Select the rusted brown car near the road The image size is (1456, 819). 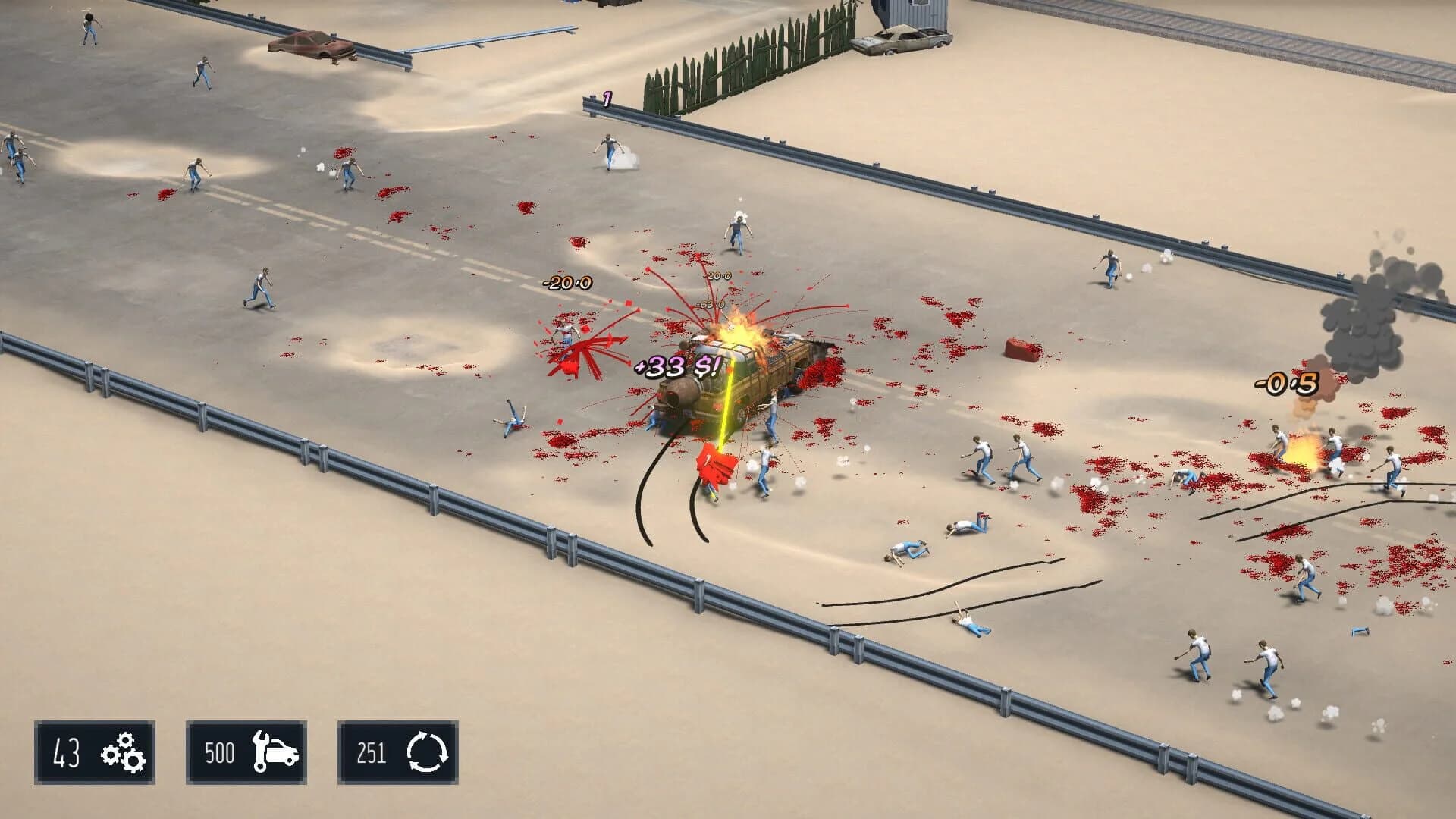[309, 44]
